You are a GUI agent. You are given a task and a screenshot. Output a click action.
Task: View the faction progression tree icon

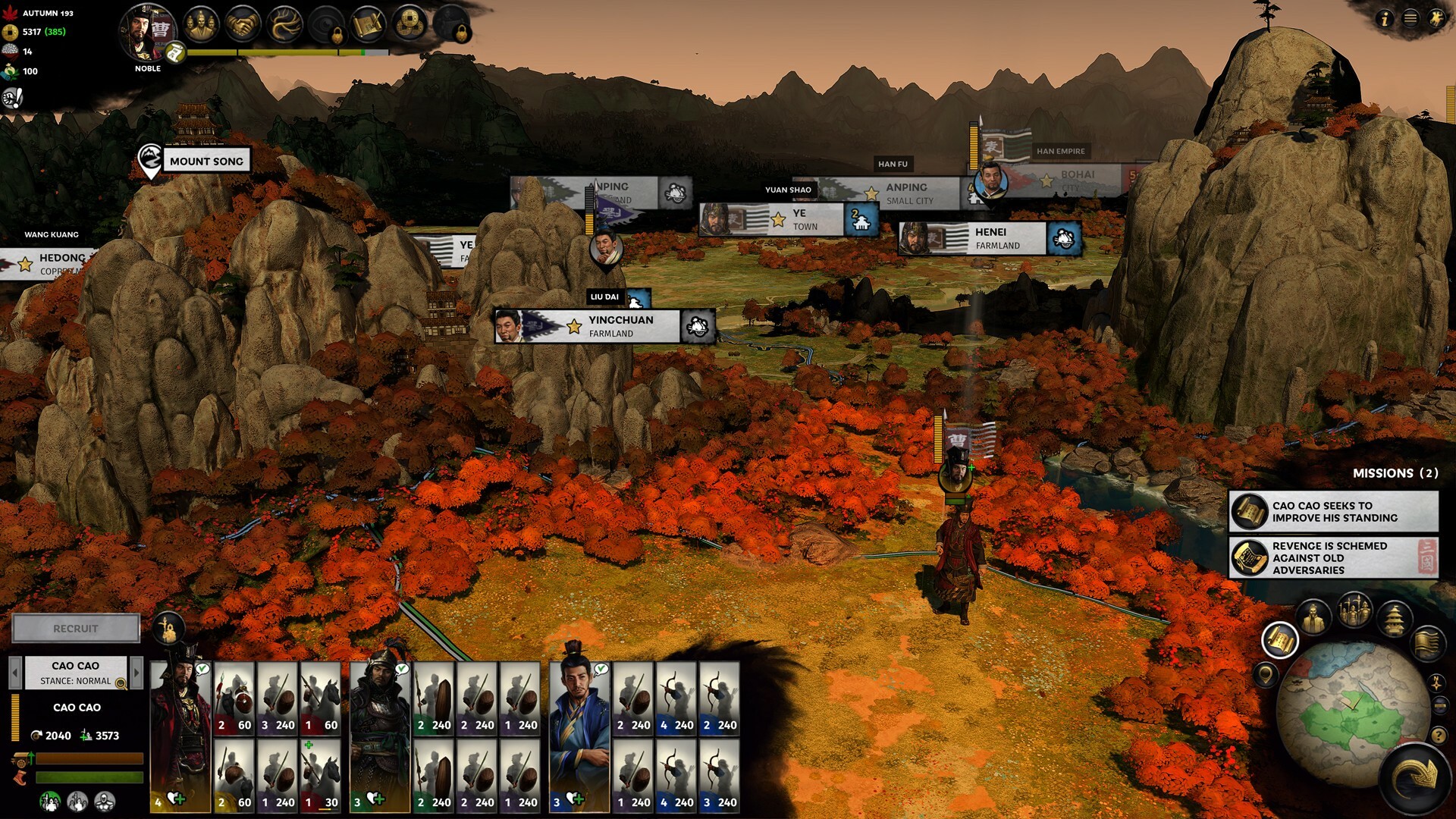[x=285, y=25]
